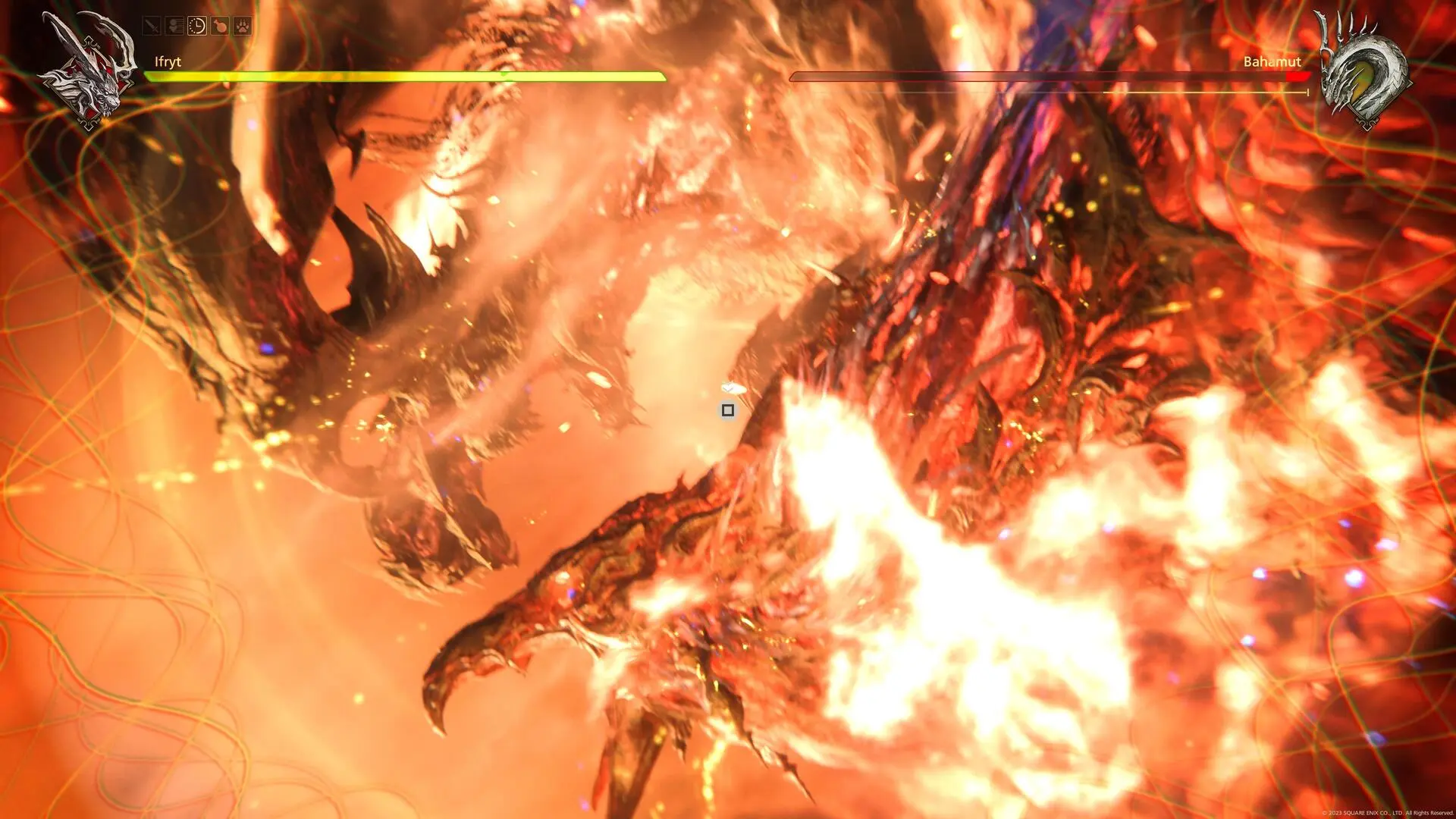1456x819 pixels.
Task: Click the Bahamut name label
Action: [x=1271, y=61]
